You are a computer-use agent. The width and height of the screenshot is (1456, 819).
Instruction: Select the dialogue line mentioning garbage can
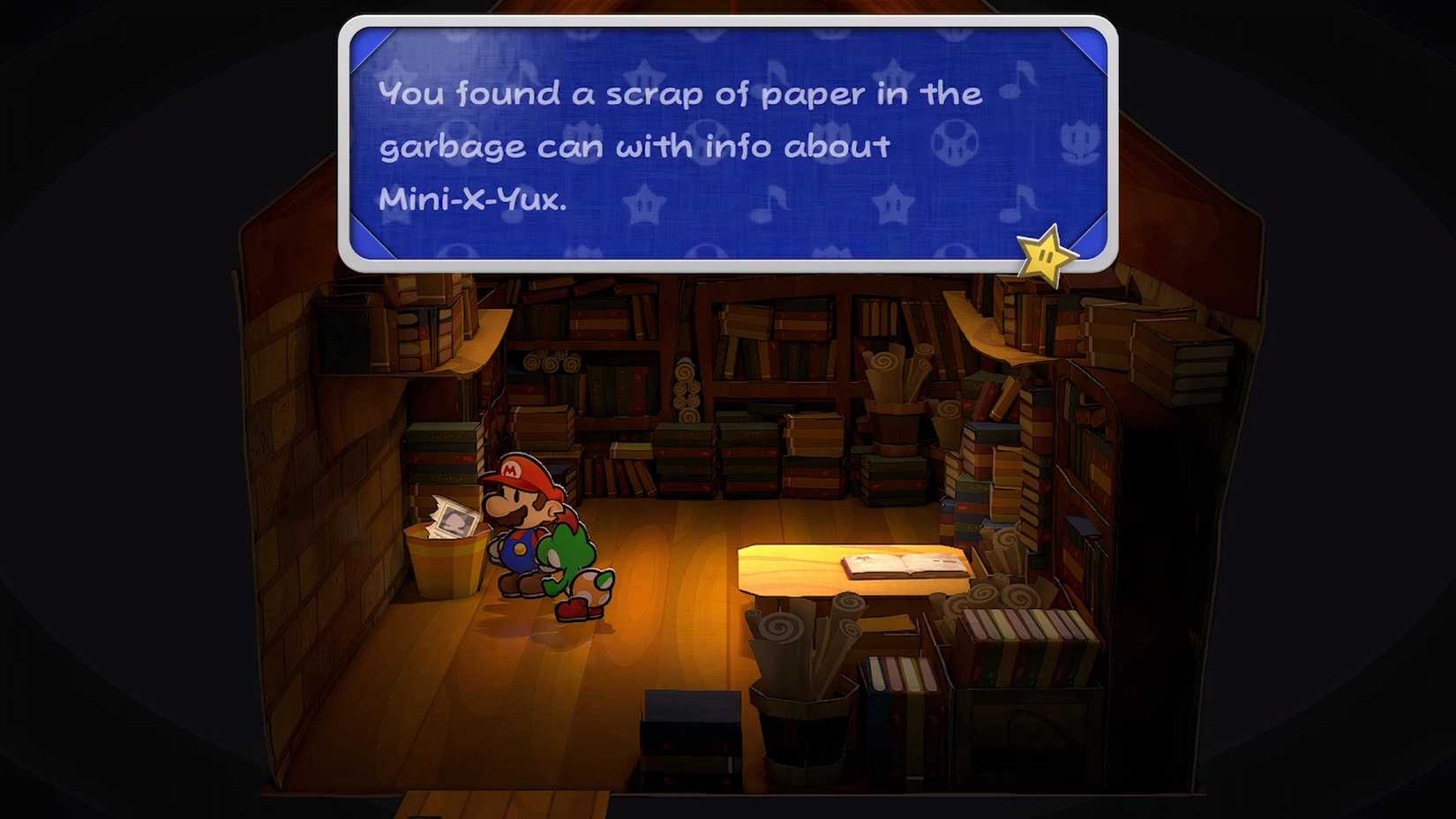tap(635, 146)
